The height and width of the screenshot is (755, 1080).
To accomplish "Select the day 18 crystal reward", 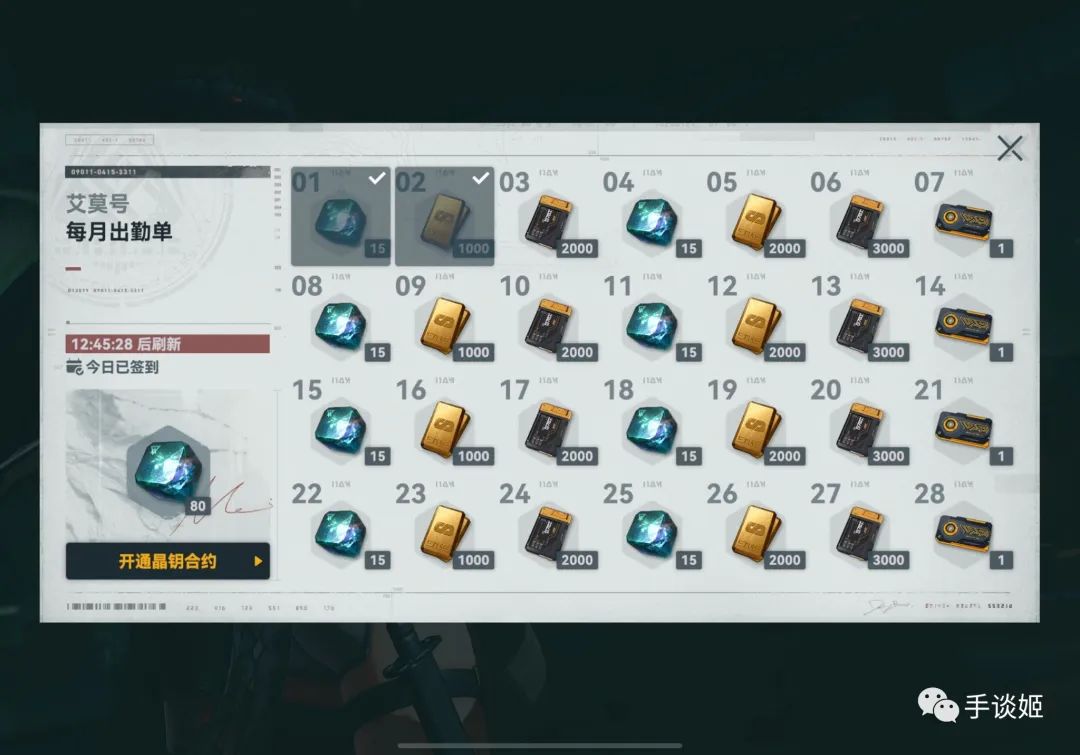I will click(652, 429).
